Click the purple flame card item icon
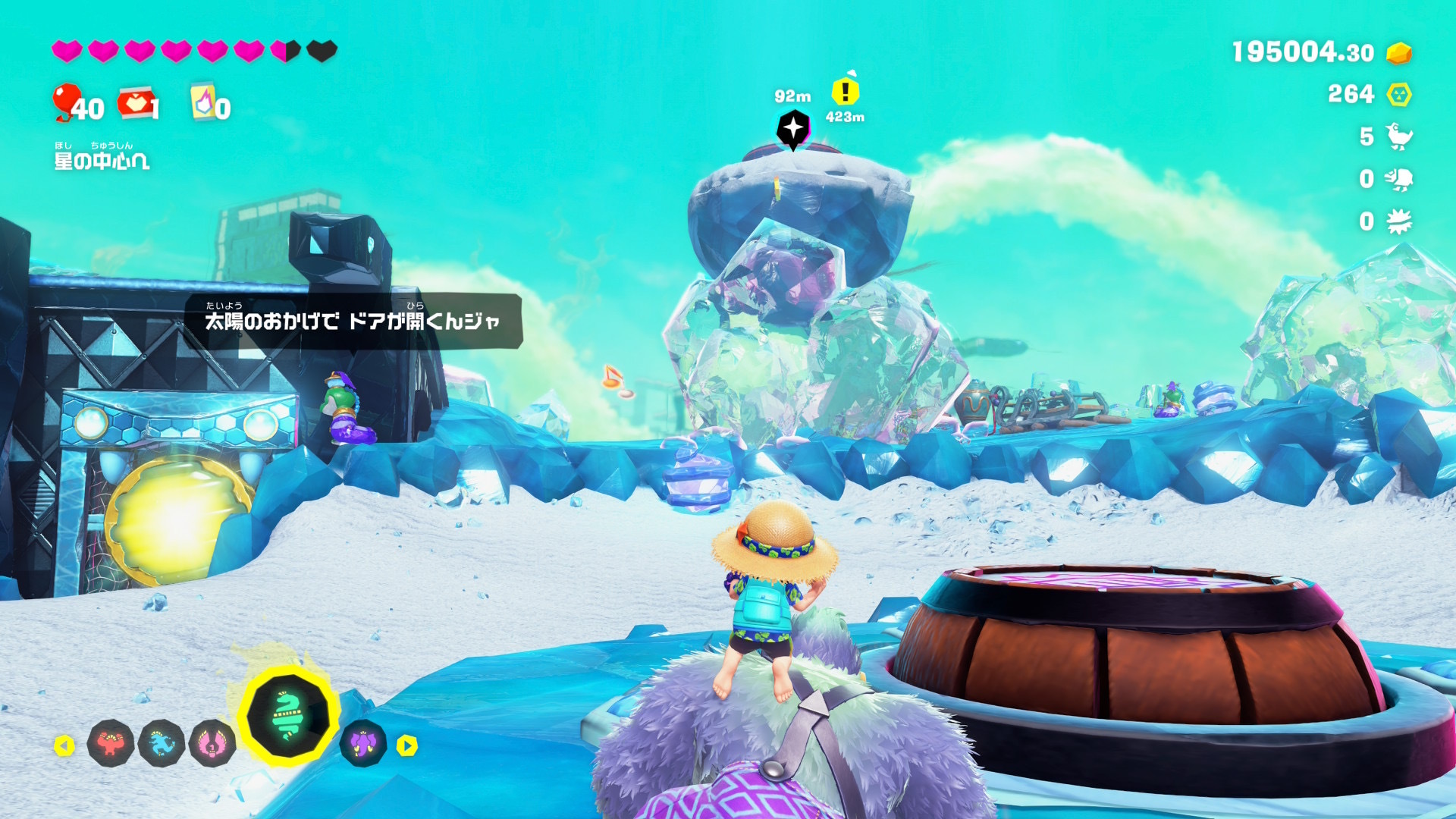The image size is (1456, 819). click(203, 102)
